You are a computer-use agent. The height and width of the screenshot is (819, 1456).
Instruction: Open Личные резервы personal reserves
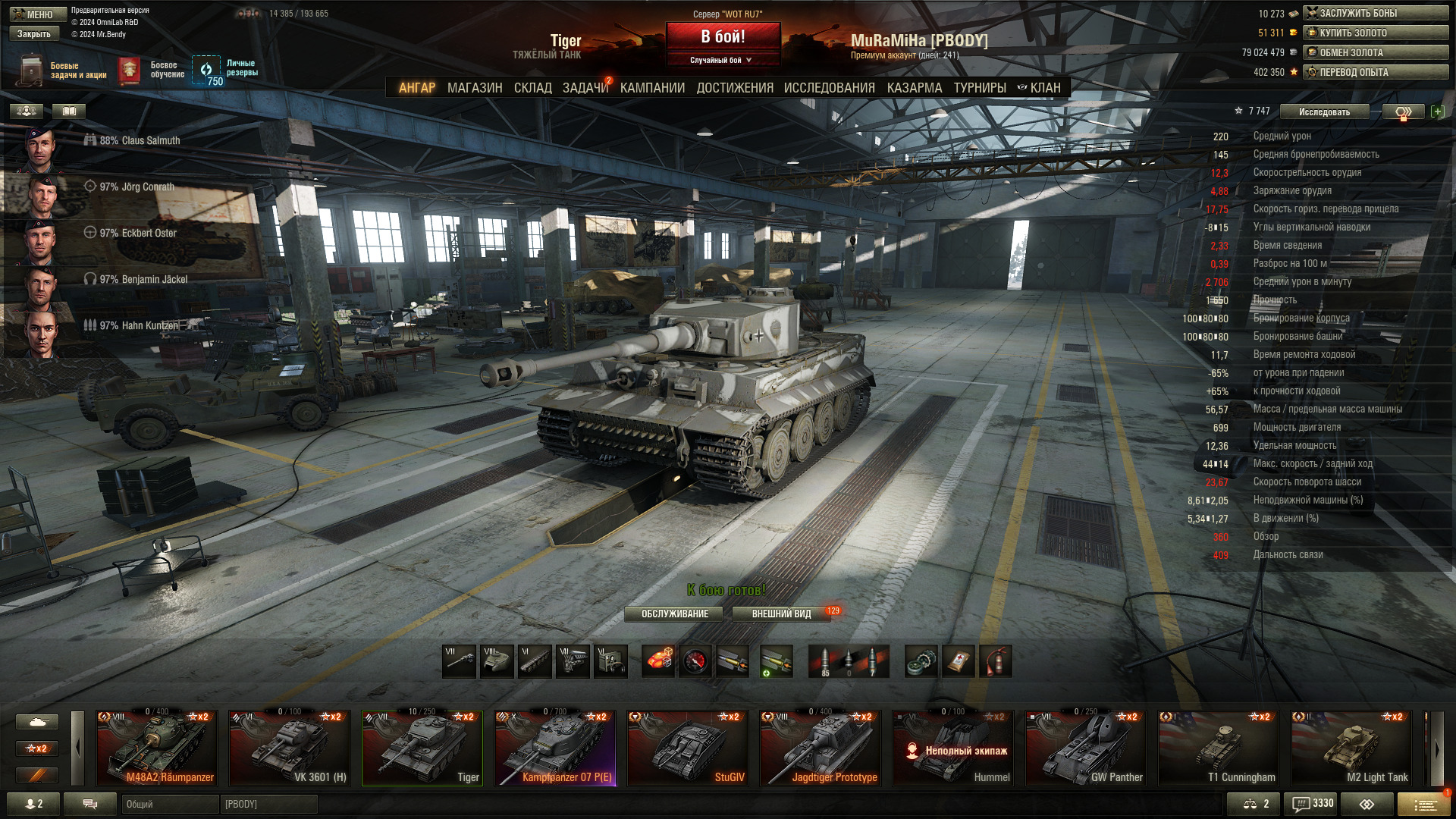tap(224, 71)
